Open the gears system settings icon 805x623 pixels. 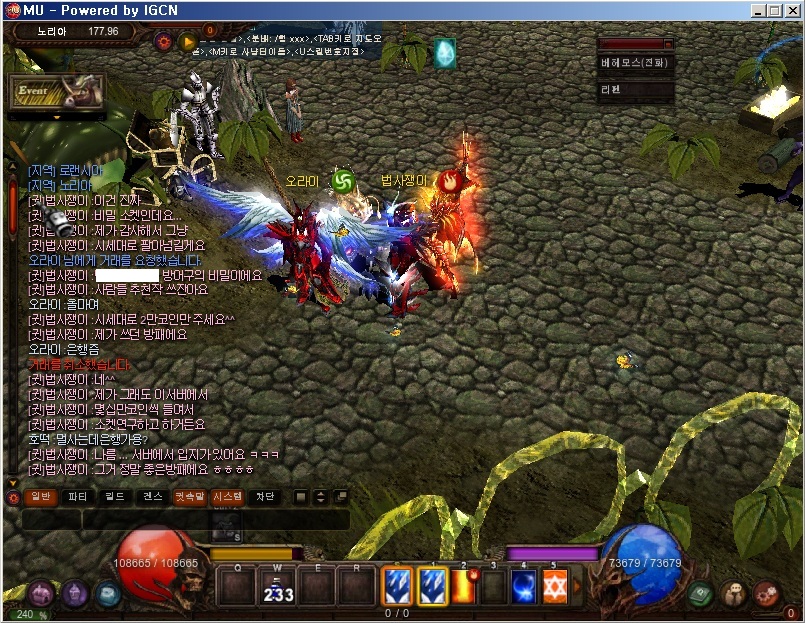767,593
